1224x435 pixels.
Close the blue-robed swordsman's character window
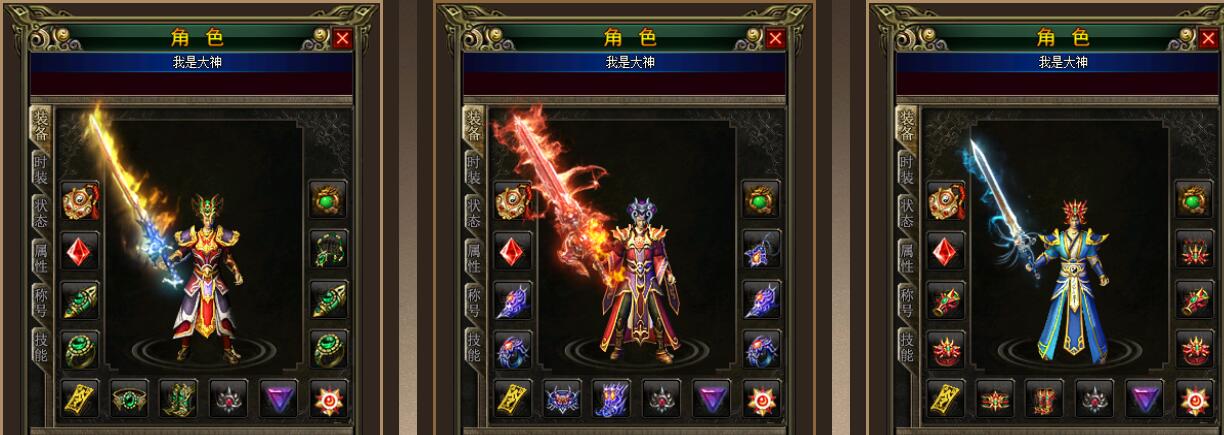(x=1209, y=39)
